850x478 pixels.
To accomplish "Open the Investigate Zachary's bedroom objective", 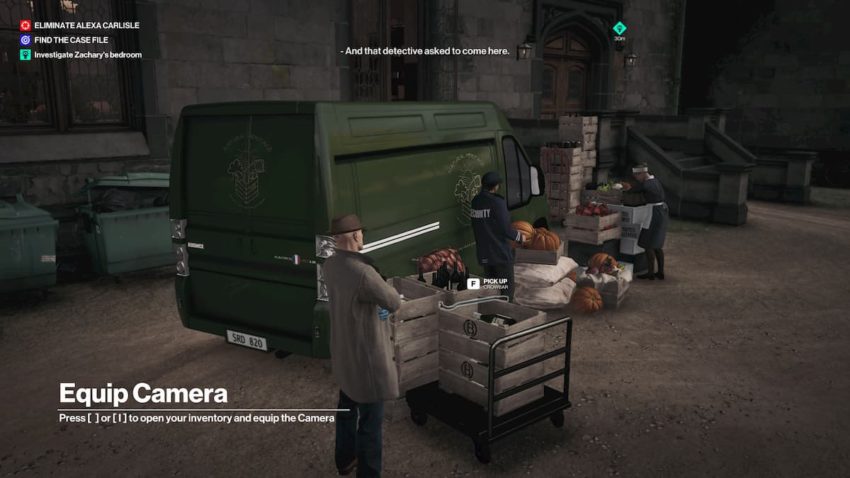I will 87,55.
